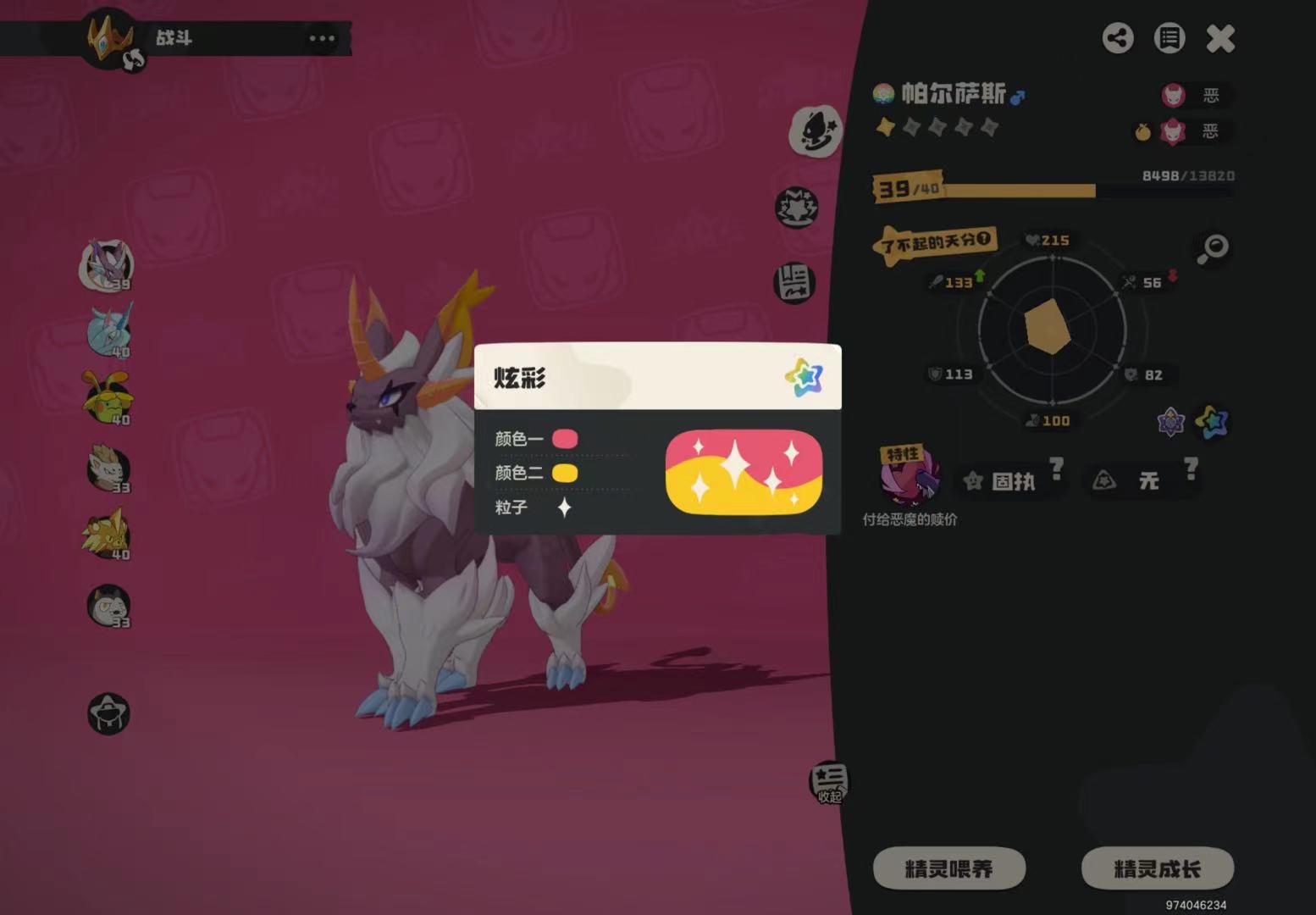The width and height of the screenshot is (1316, 915).
Task: Open the share button
Action: point(1118,38)
